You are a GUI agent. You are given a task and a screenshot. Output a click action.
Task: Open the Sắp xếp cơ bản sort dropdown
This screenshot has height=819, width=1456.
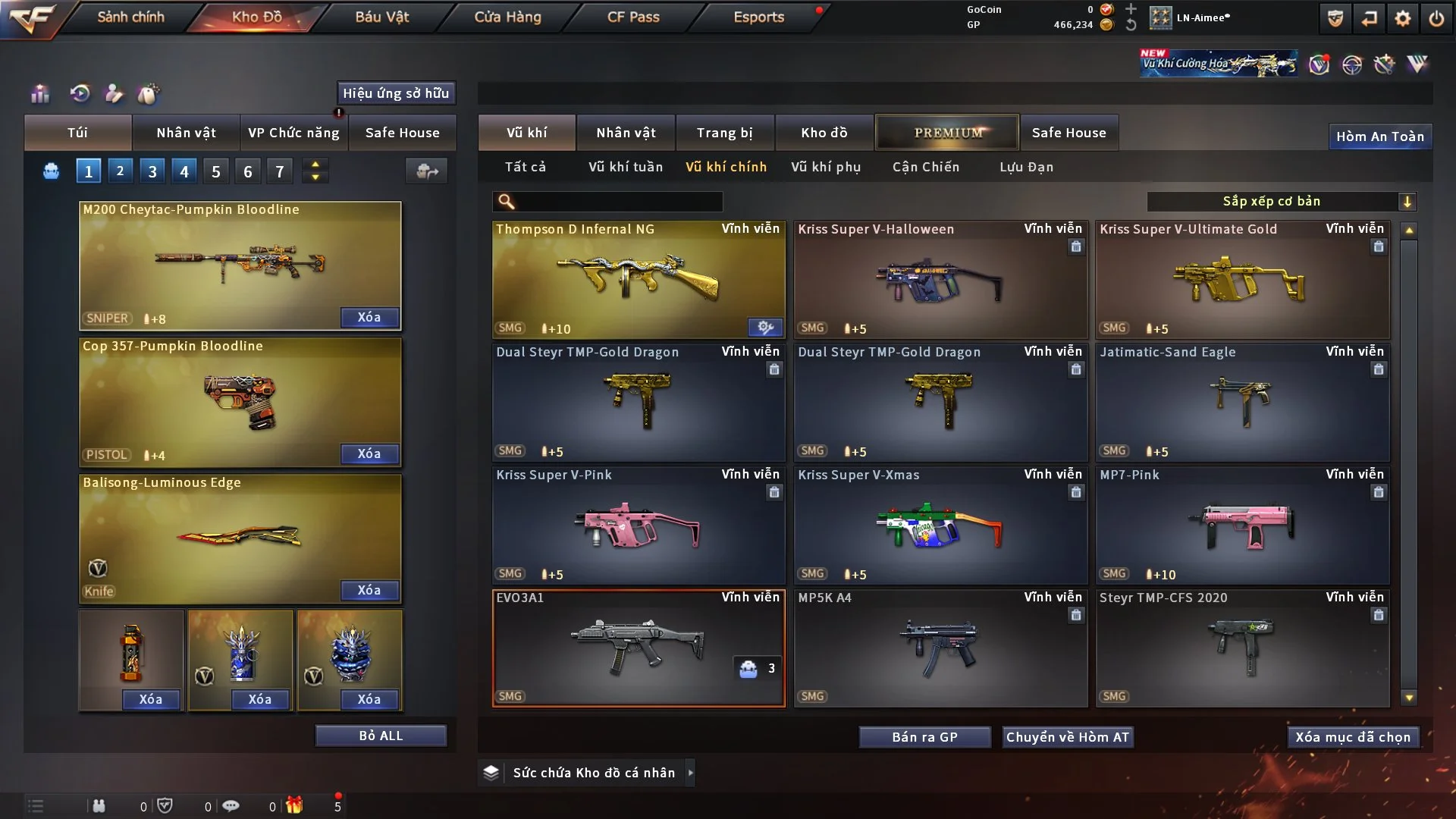coord(1280,201)
